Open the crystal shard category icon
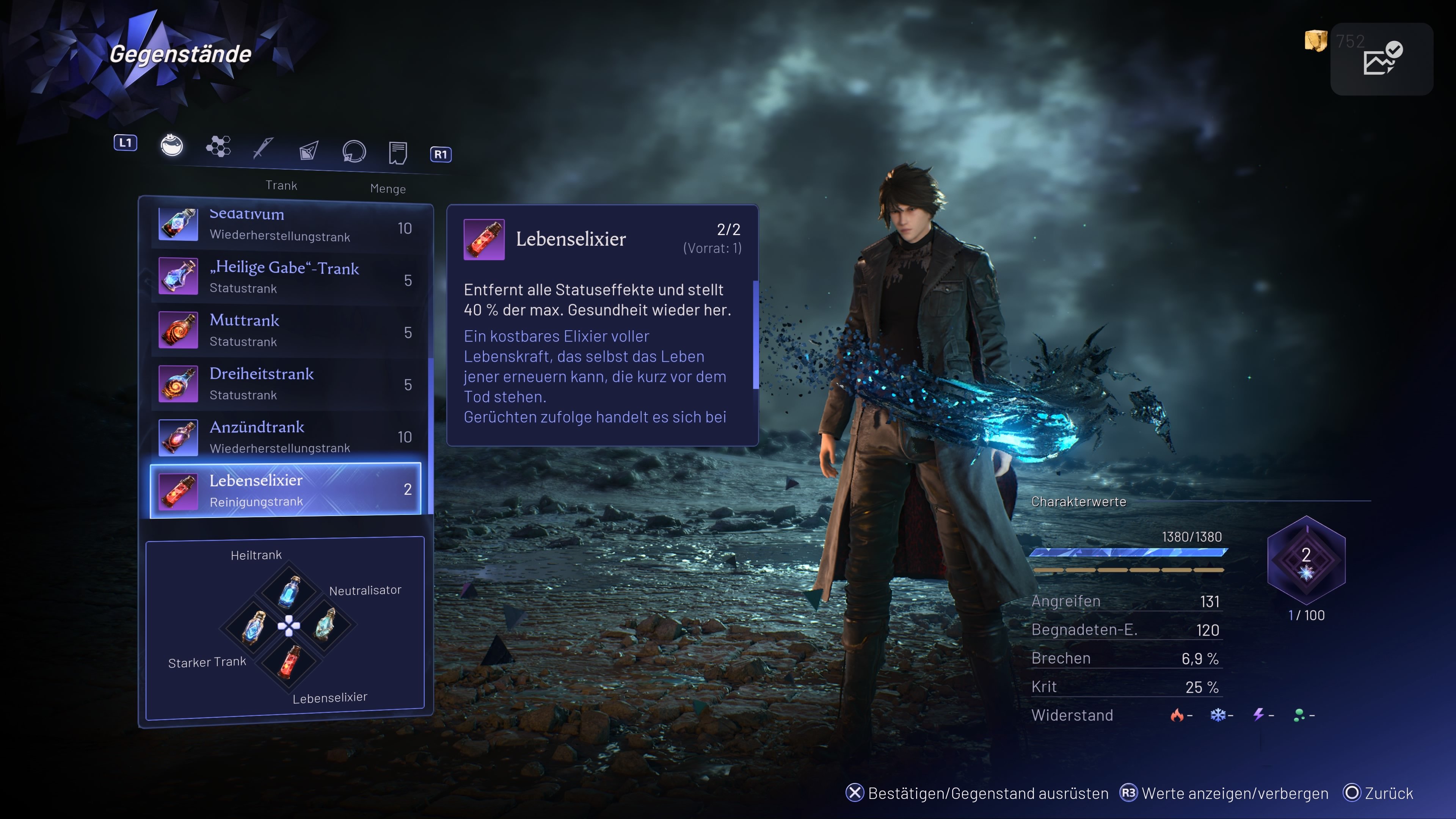The width and height of the screenshot is (1456, 819). tap(308, 150)
